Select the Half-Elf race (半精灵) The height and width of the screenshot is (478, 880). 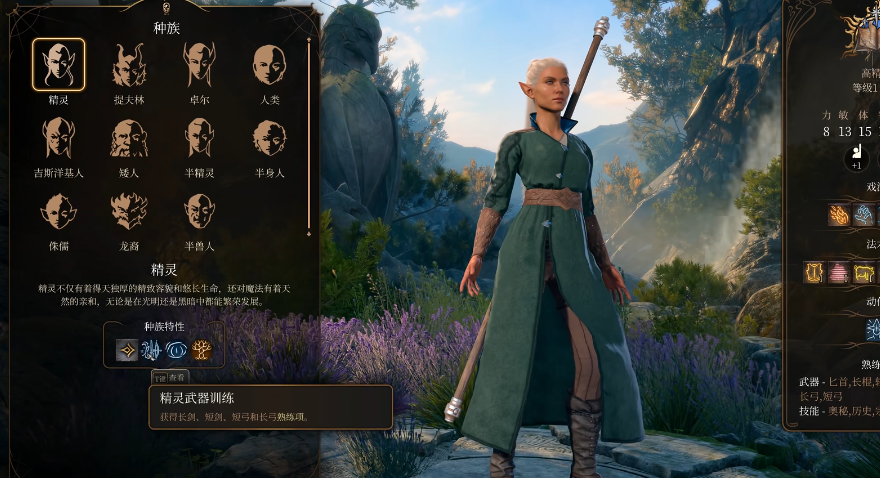(199, 138)
